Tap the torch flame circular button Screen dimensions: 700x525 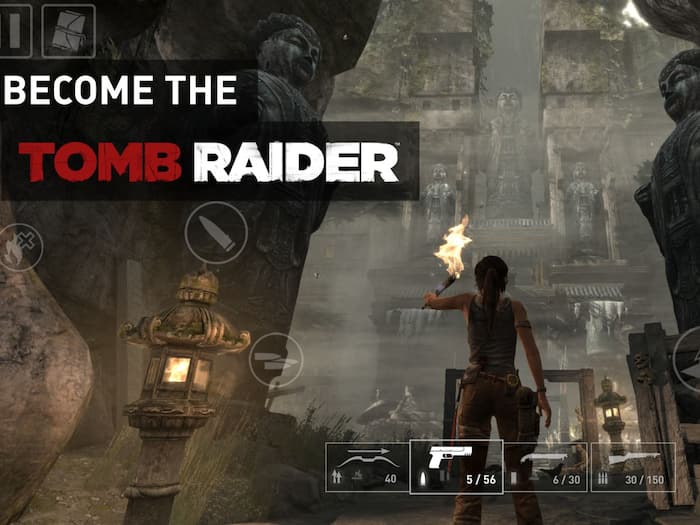click(x=18, y=247)
